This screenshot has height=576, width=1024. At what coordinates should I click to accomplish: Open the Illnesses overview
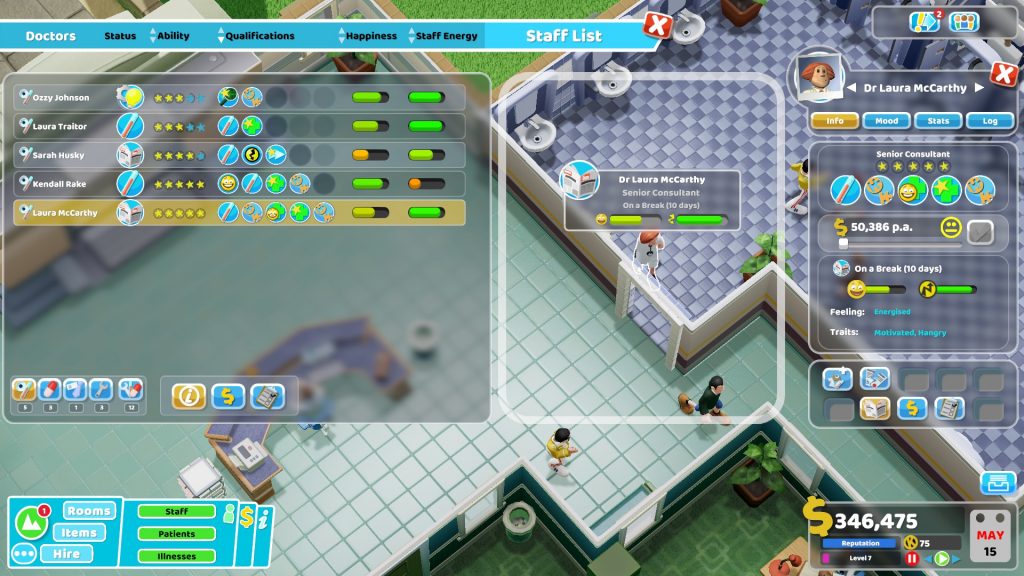[x=177, y=556]
